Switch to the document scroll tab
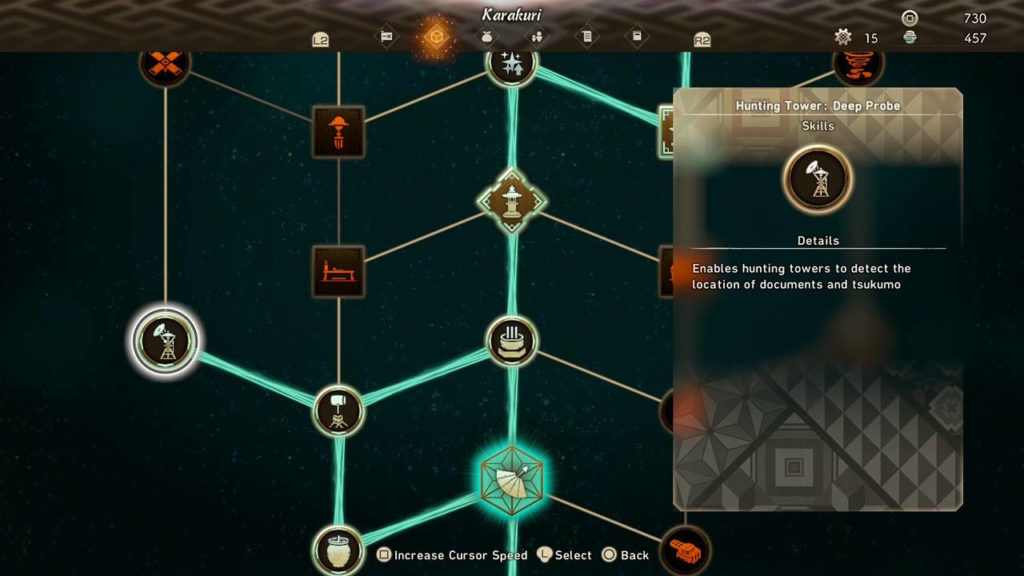 point(587,38)
